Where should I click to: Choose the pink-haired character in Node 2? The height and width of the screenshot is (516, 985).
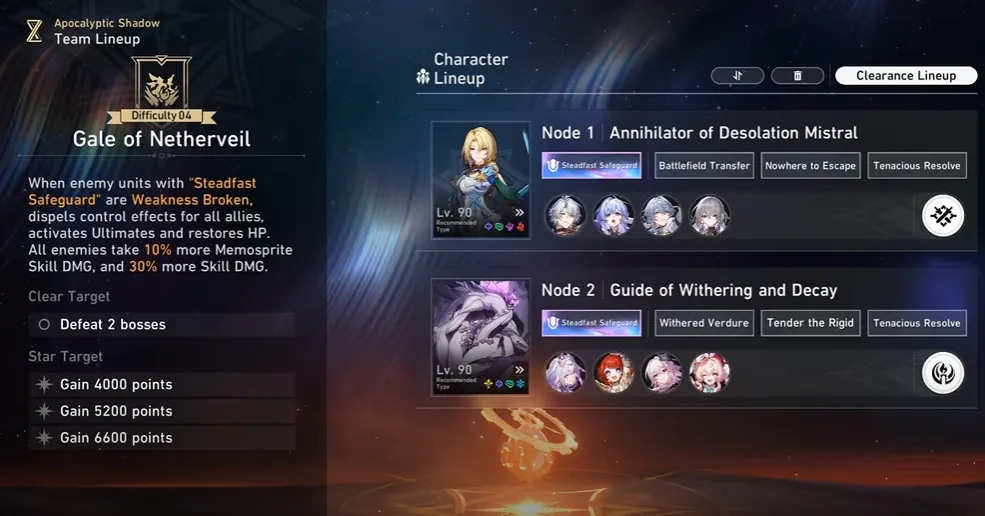[x=710, y=373]
